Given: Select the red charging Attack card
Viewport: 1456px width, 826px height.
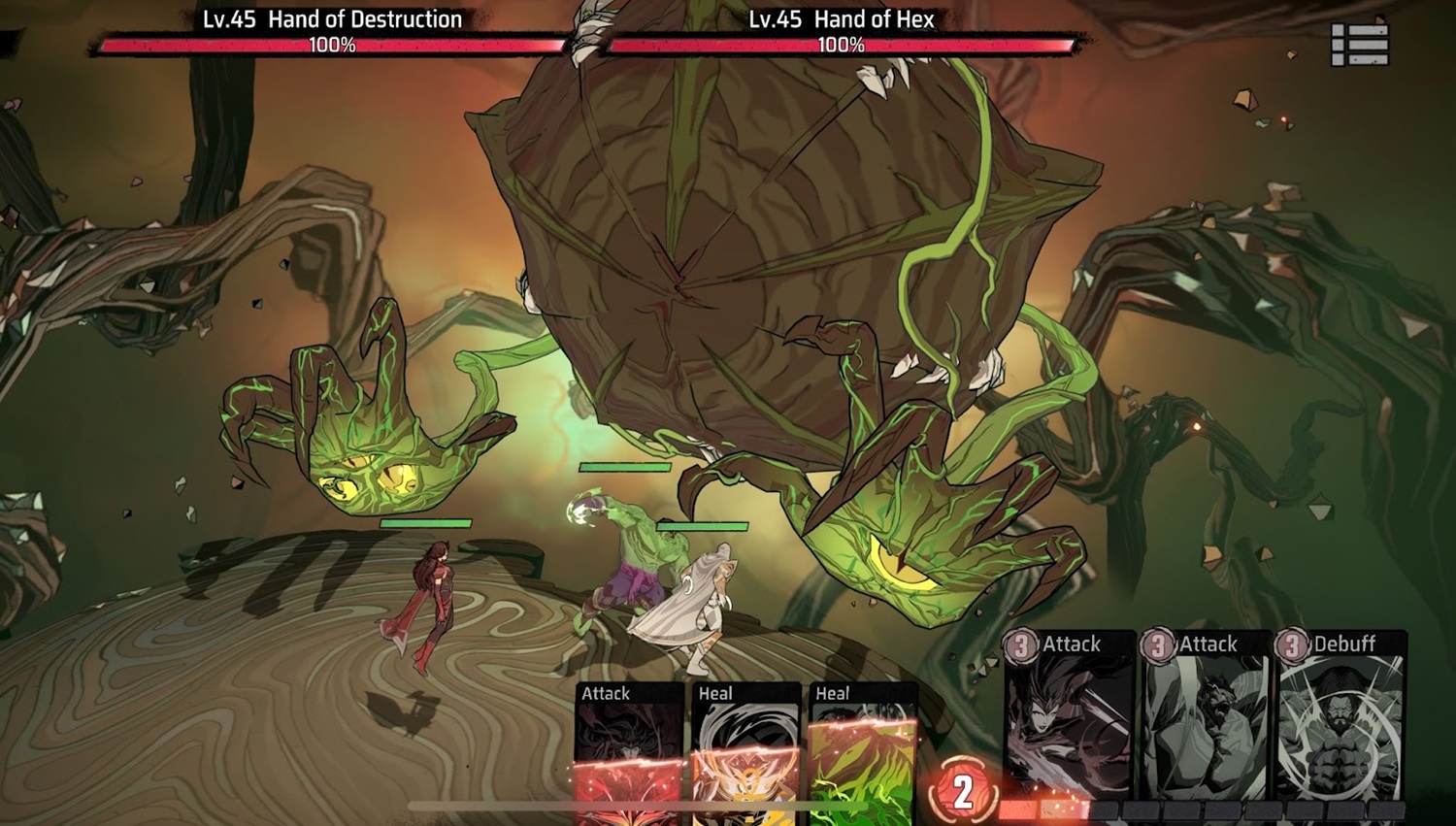Looking at the screenshot, I should [630, 753].
